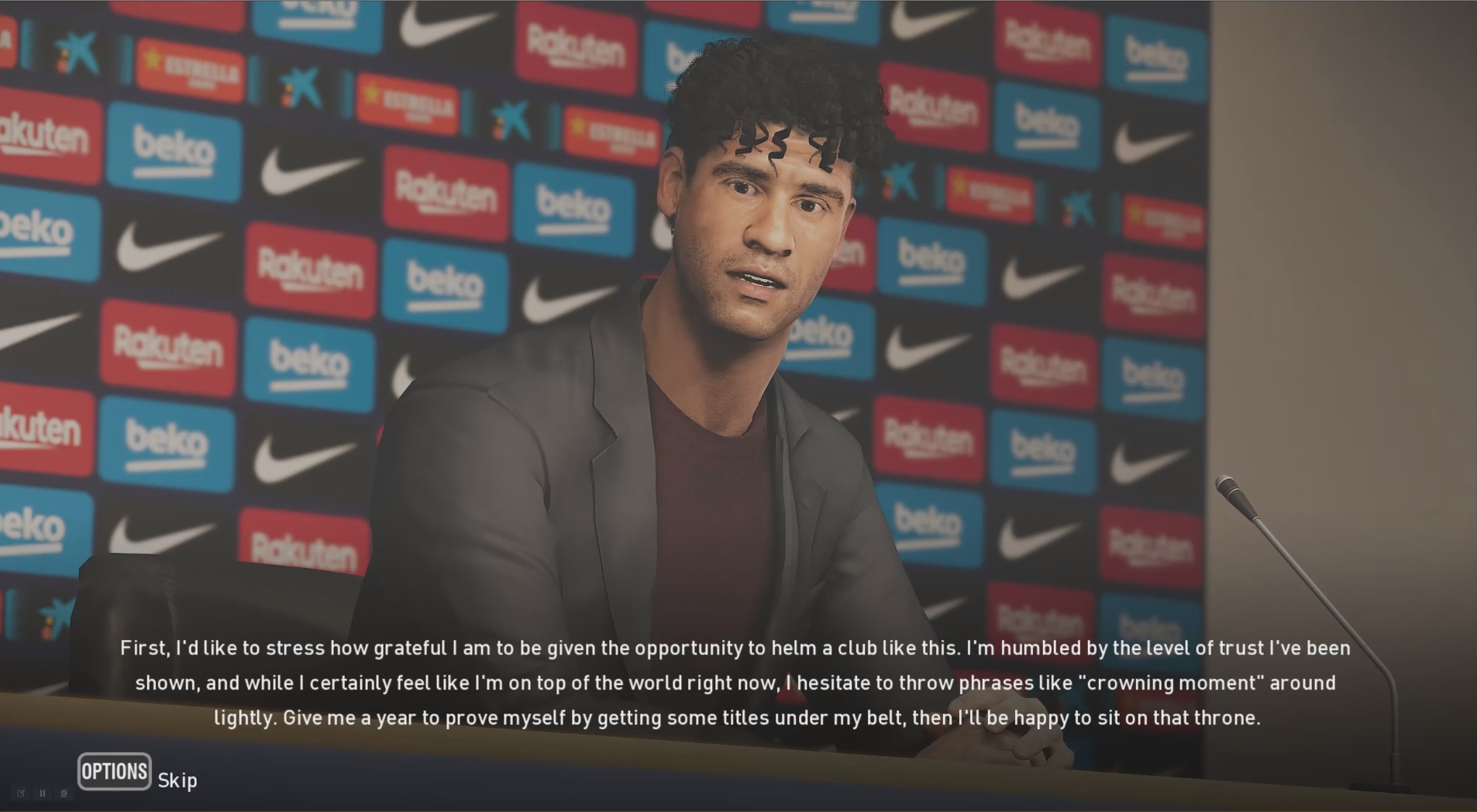The width and height of the screenshot is (1477, 812).
Task: Toggle the crossed-out webcam overlay icon
Action: pyautogui.click(x=64, y=793)
